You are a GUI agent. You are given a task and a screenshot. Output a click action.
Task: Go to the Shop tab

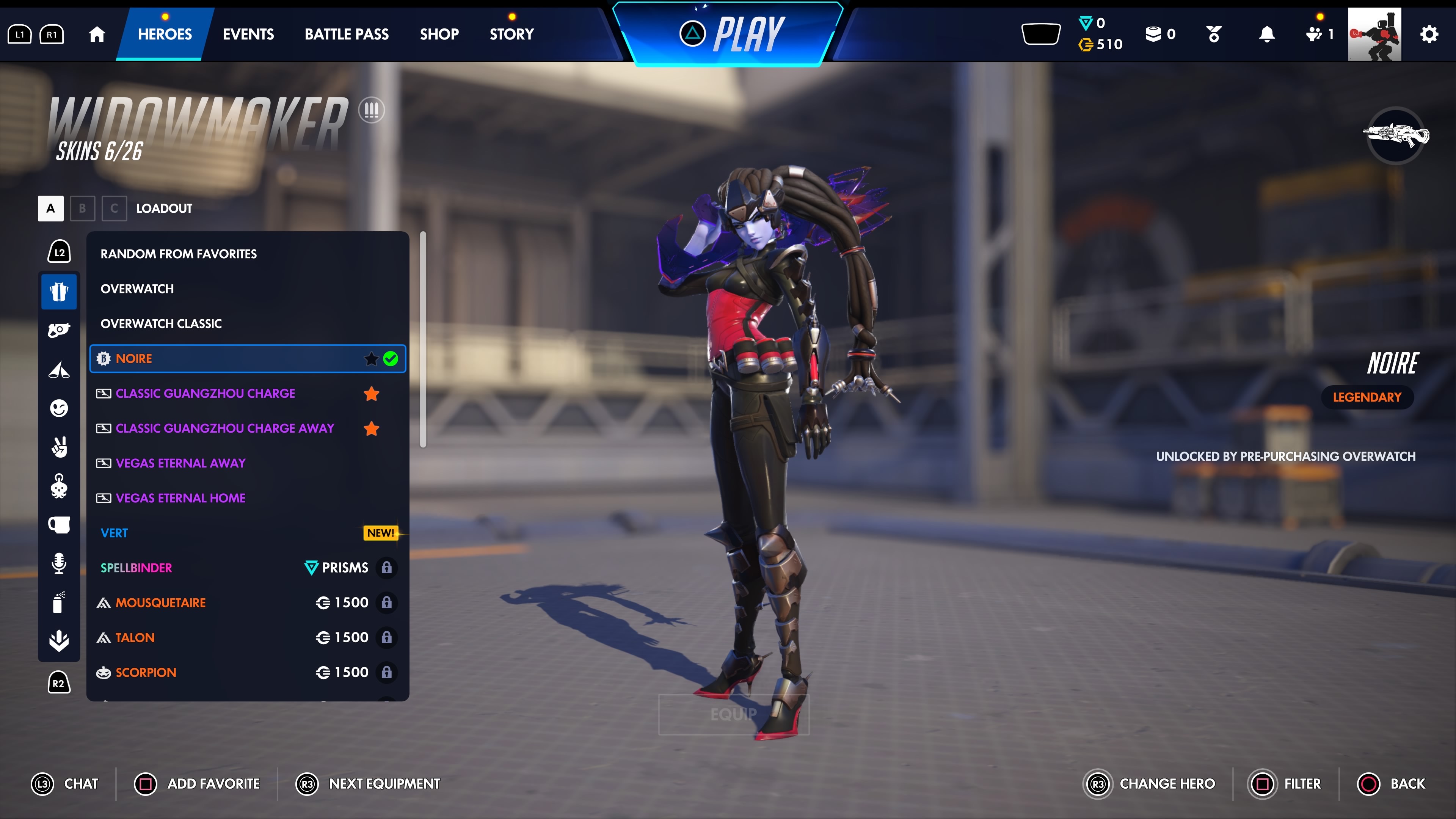click(439, 34)
